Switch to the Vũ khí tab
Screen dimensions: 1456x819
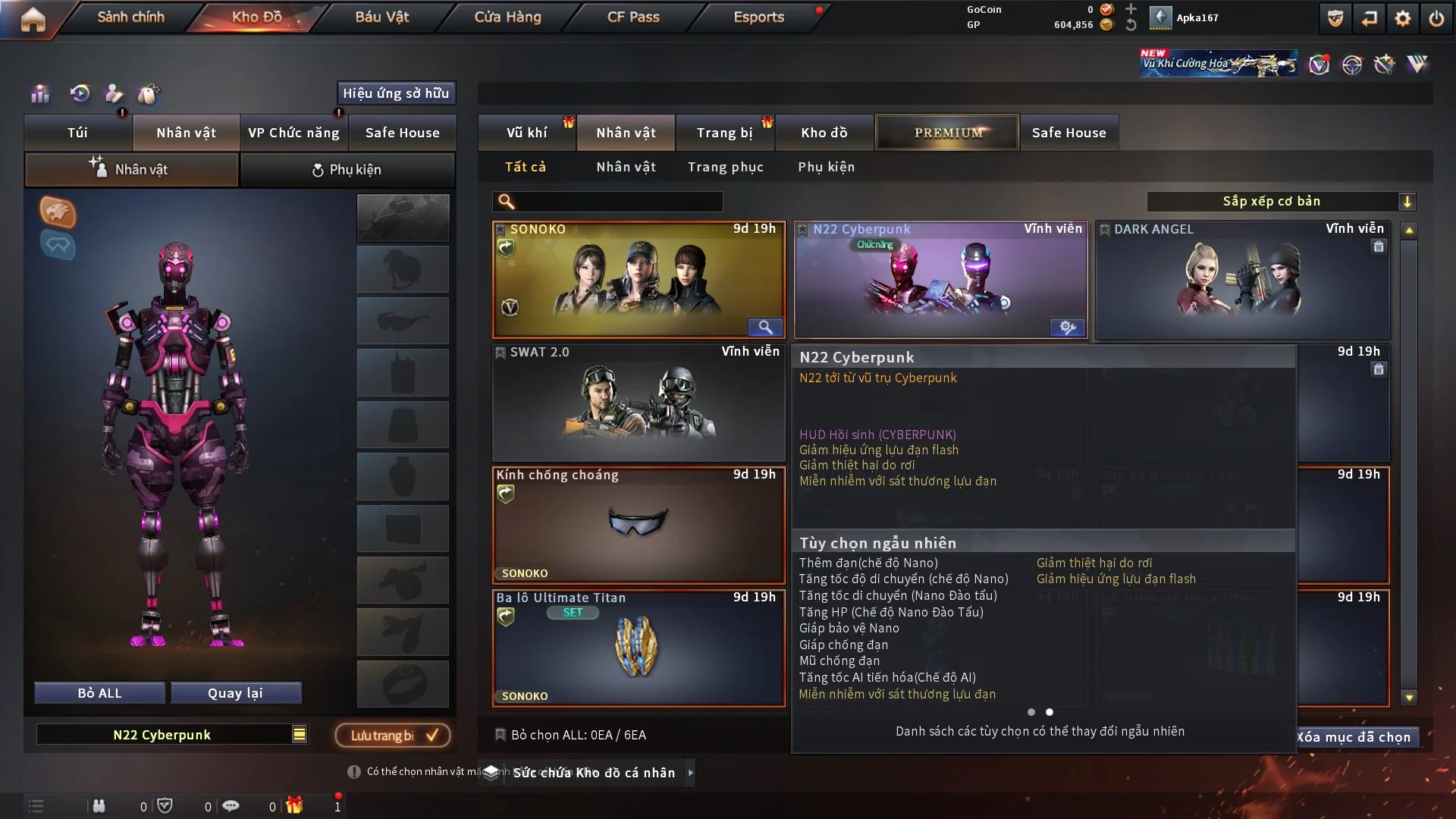coord(526,133)
